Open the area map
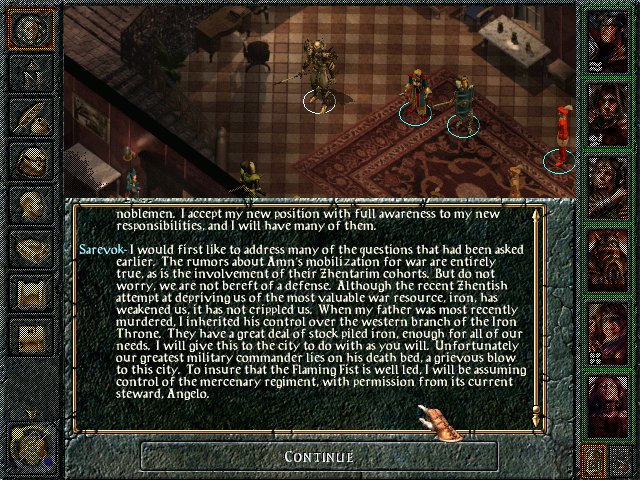640x480 pixels. click(x=31, y=73)
